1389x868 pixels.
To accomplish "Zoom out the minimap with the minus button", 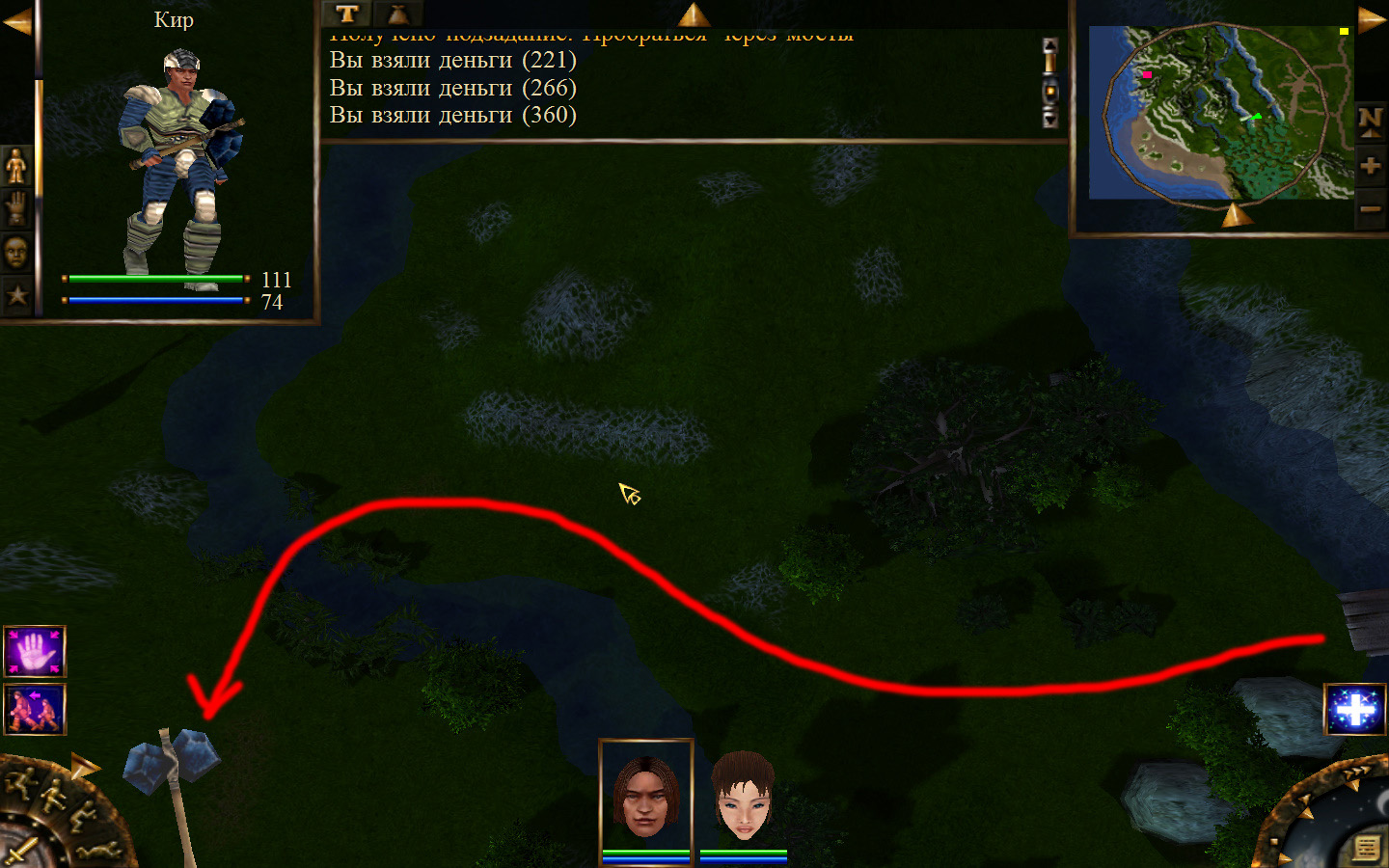I will (1370, 208).
